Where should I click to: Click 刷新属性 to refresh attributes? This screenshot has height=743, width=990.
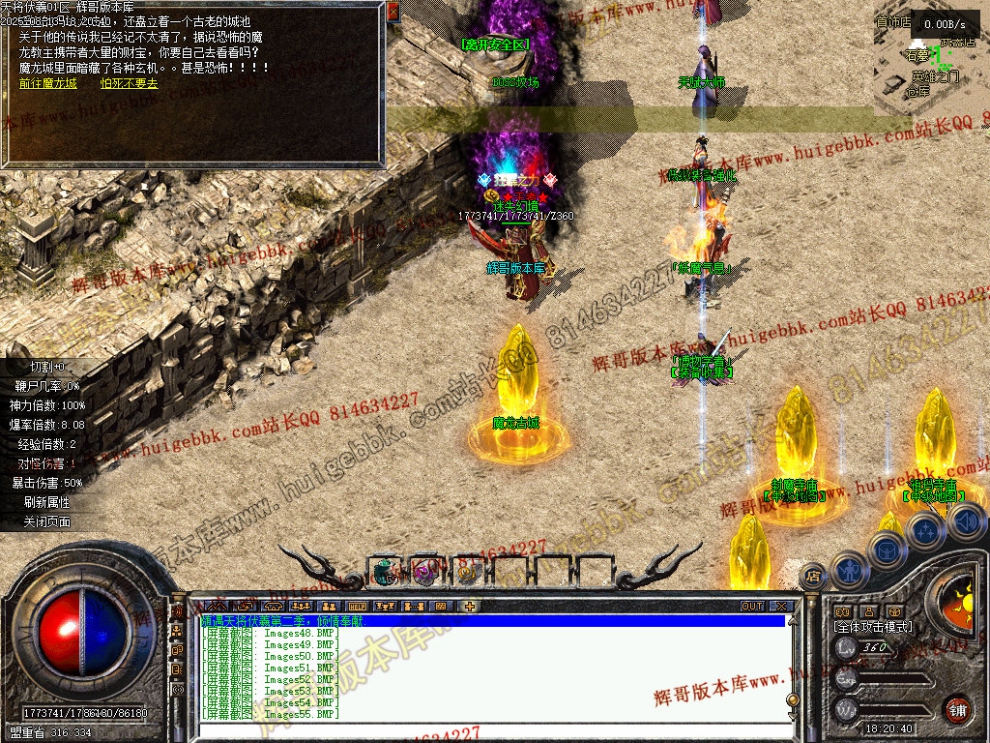pos(49,502)
